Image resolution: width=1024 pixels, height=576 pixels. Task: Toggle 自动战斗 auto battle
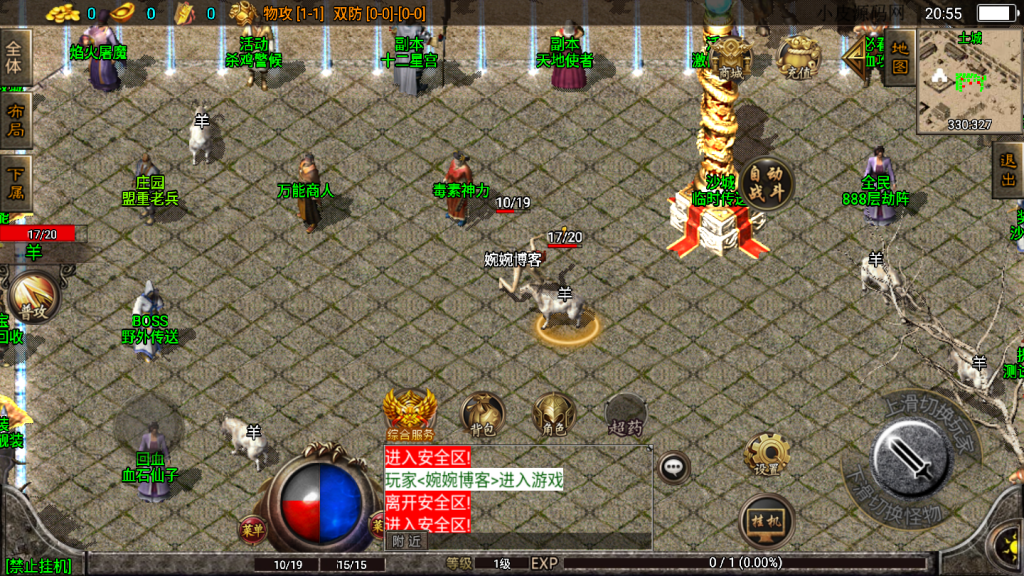pos(766,184)
